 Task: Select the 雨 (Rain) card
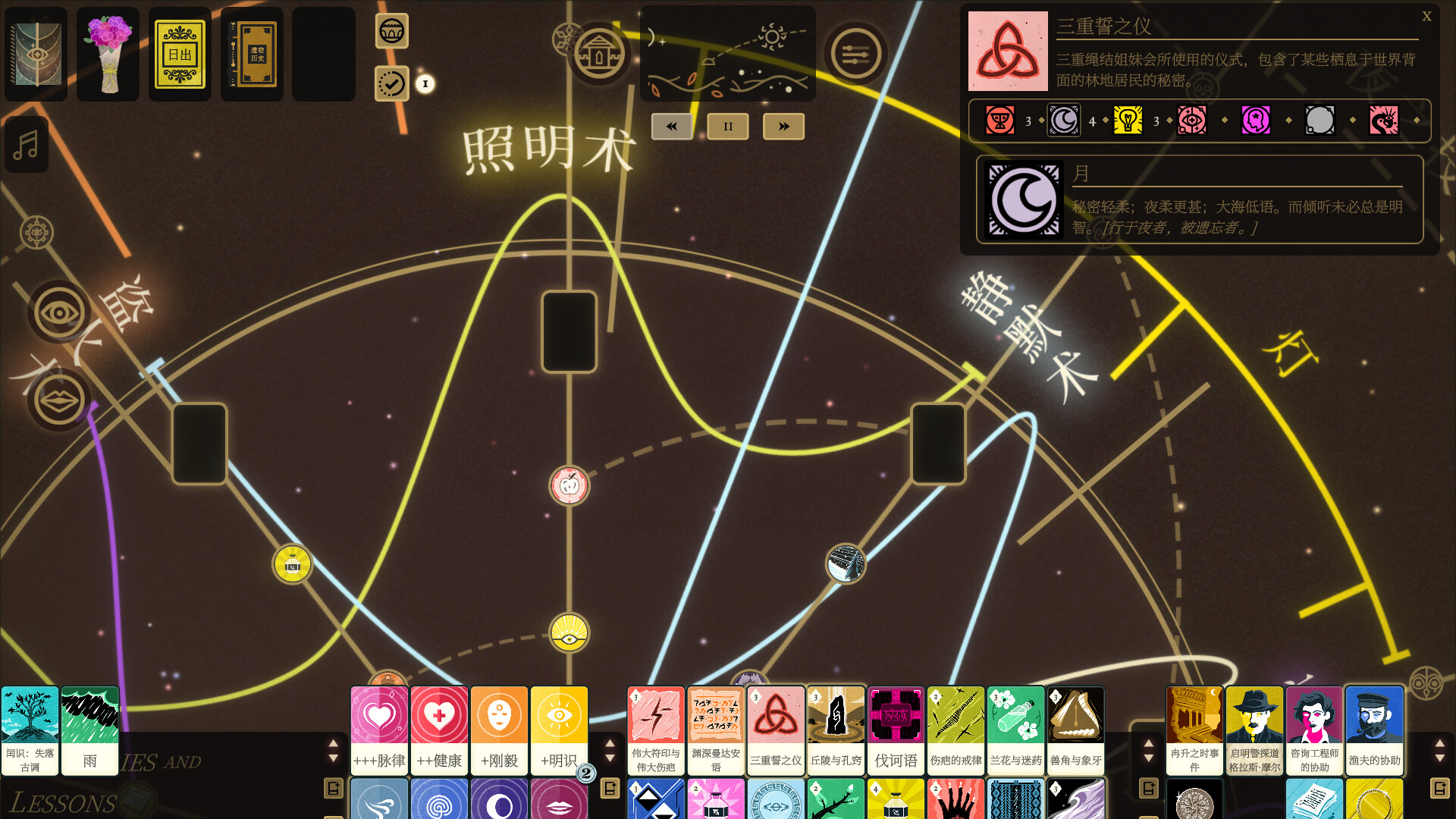click(x=89, y=730)
